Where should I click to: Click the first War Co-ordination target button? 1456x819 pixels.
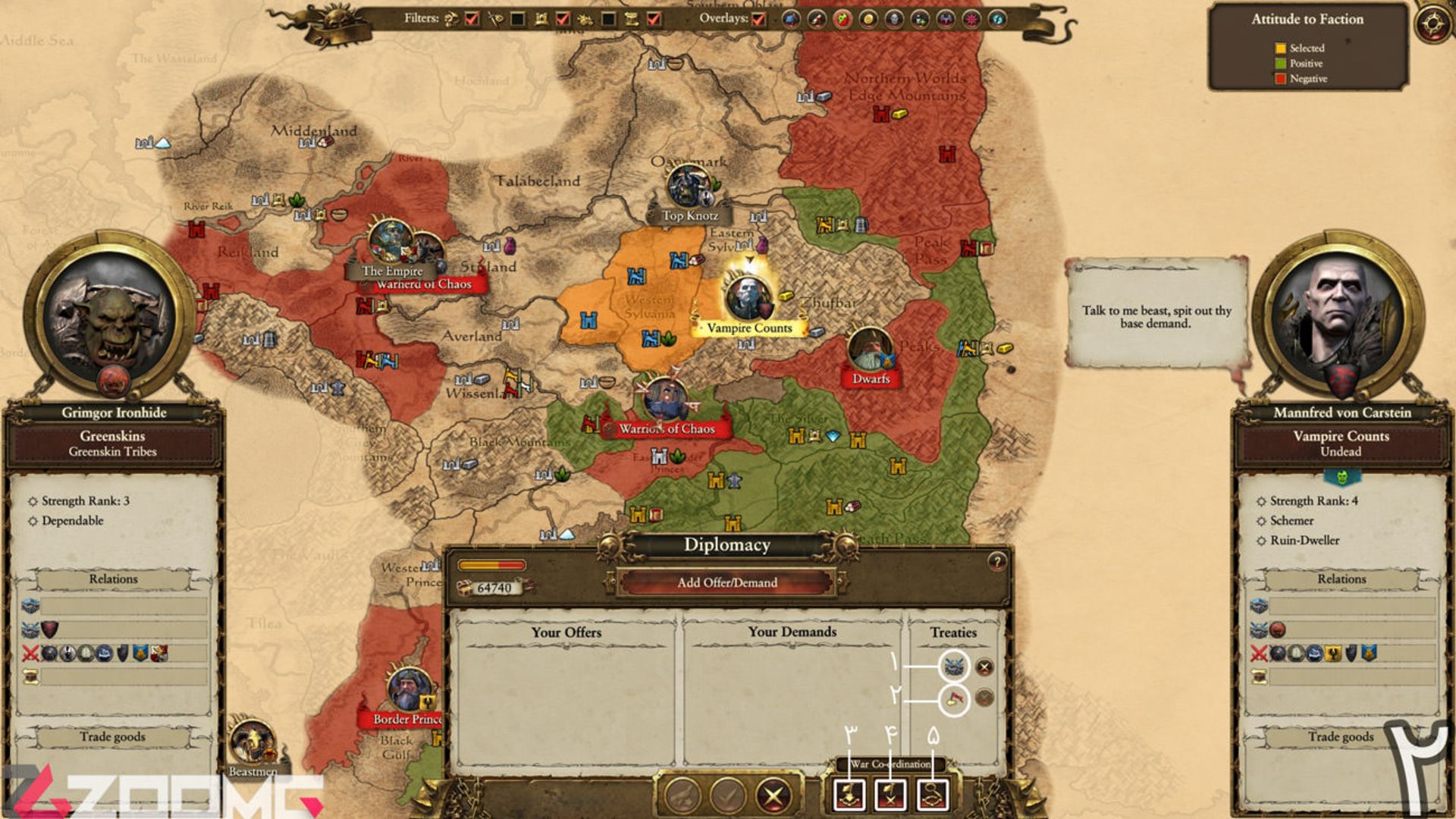click(x=849, y=795)
